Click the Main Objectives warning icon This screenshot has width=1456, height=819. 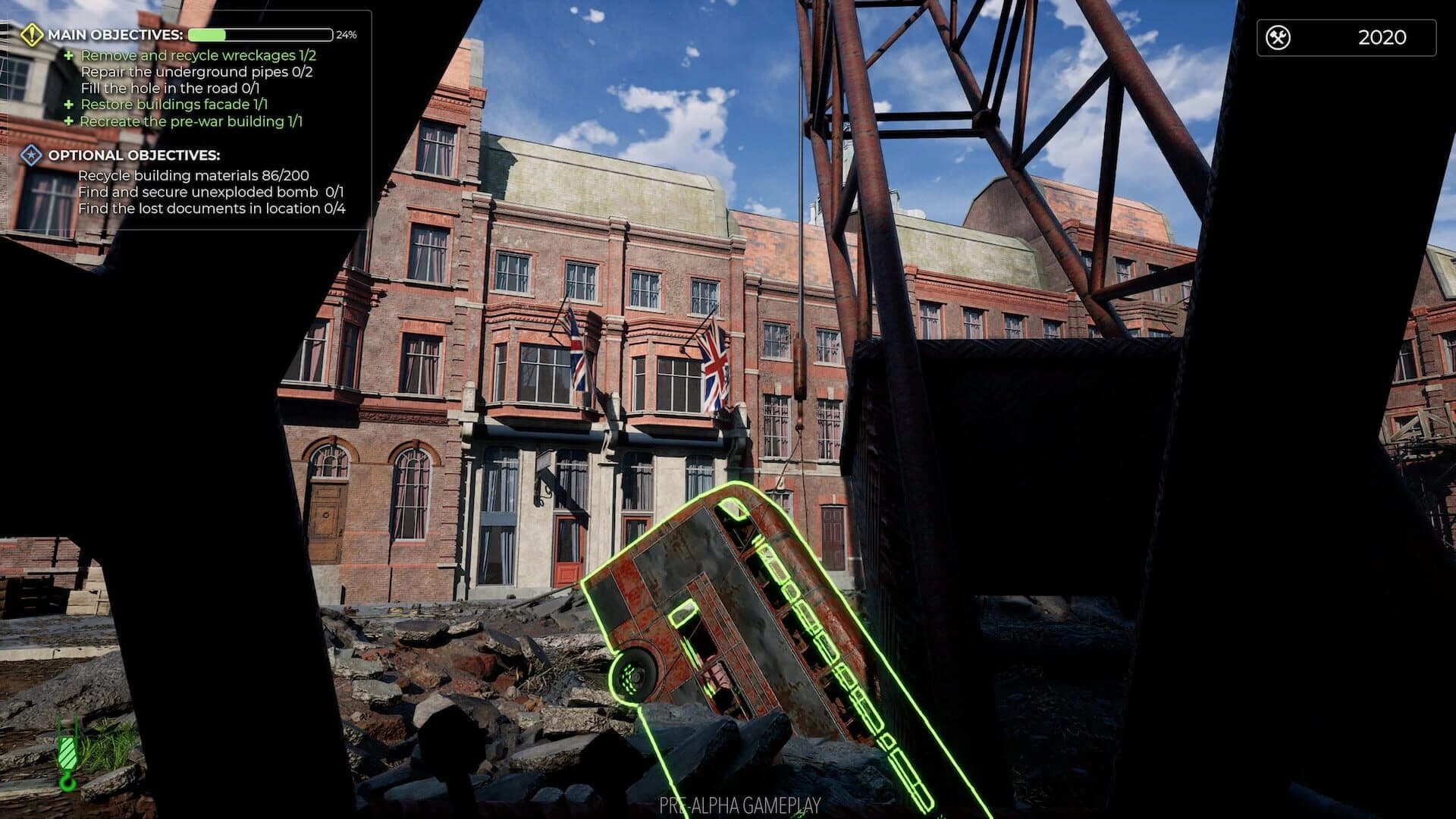coord(32,34)
